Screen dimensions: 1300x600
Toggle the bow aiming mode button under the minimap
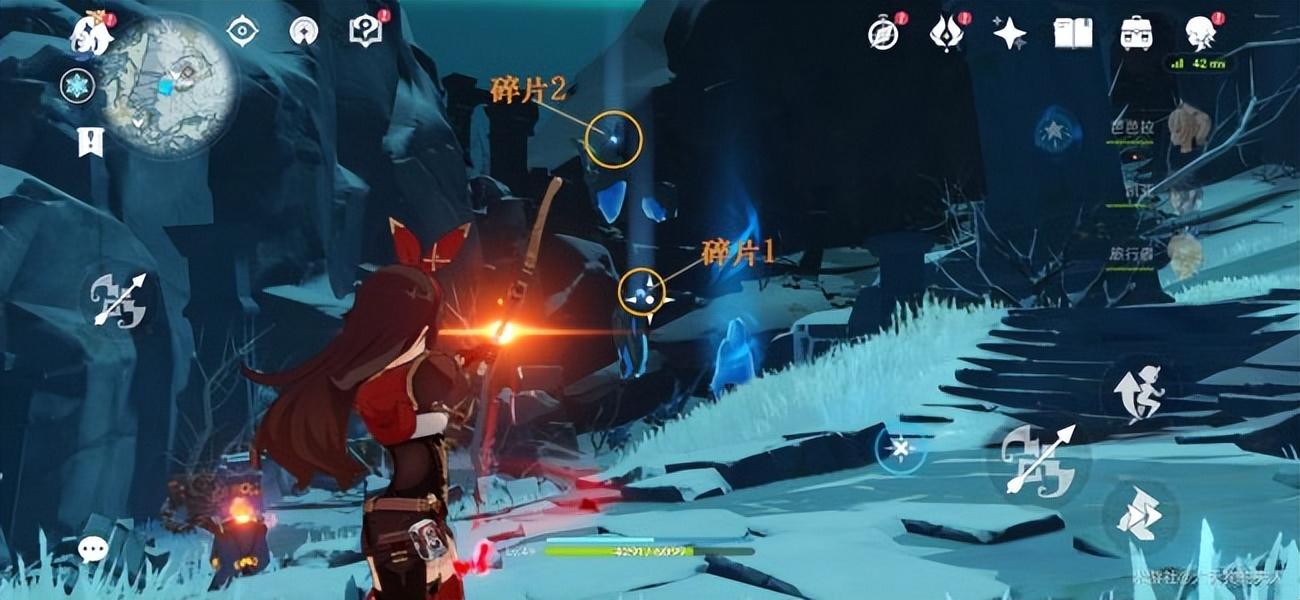(x=120, y=299)
